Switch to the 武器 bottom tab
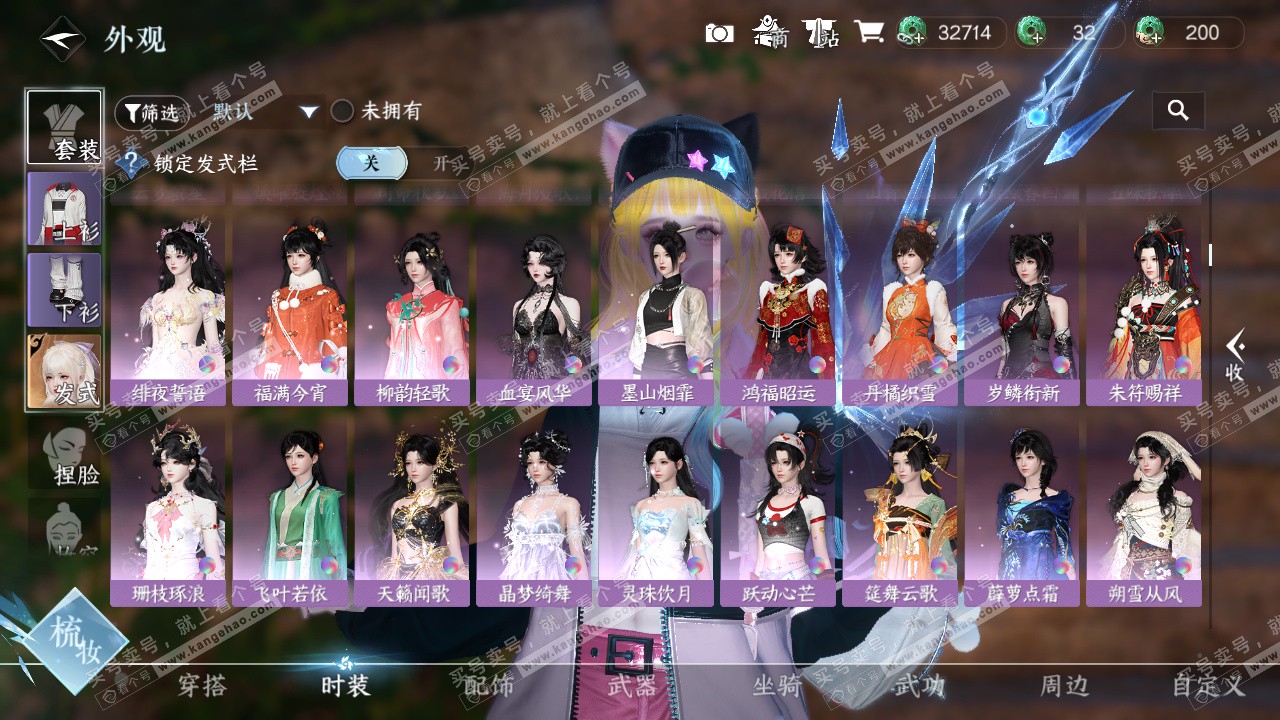The width and height of the screenshot is (1280, 720). (632, 686)
